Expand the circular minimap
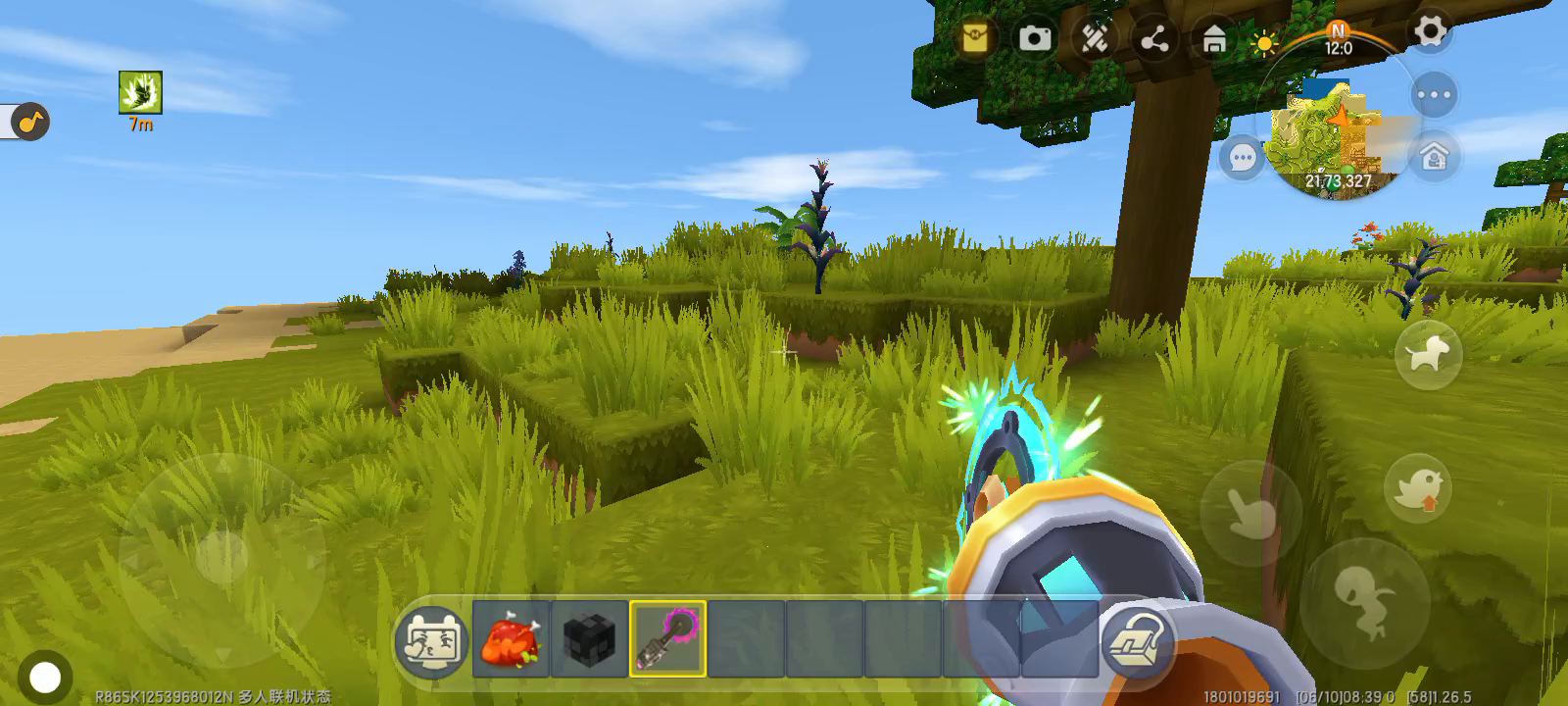Image resolution: width=1568 pixels, height=706 pixels. [x=1337, y=134]
